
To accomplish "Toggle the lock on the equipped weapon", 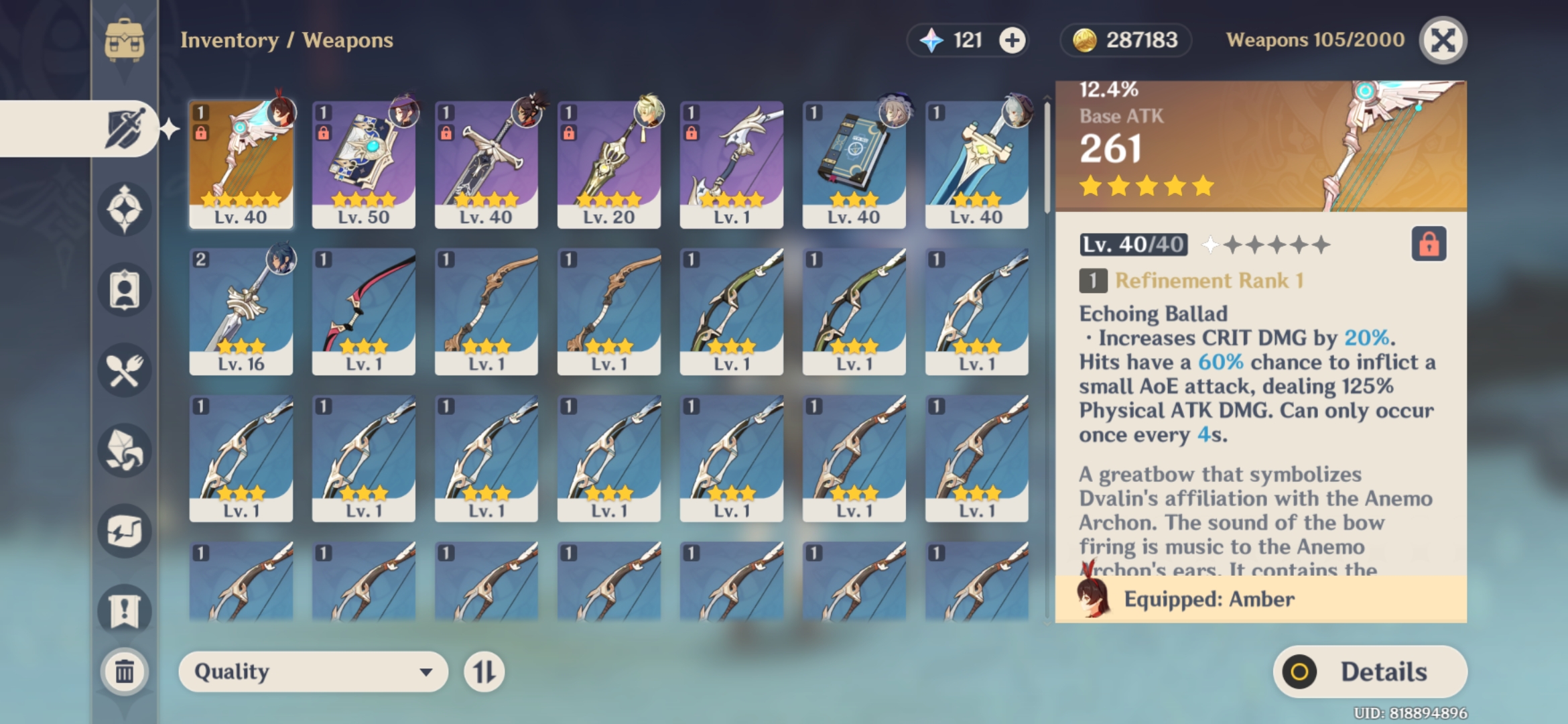I will coord(1429,243).
